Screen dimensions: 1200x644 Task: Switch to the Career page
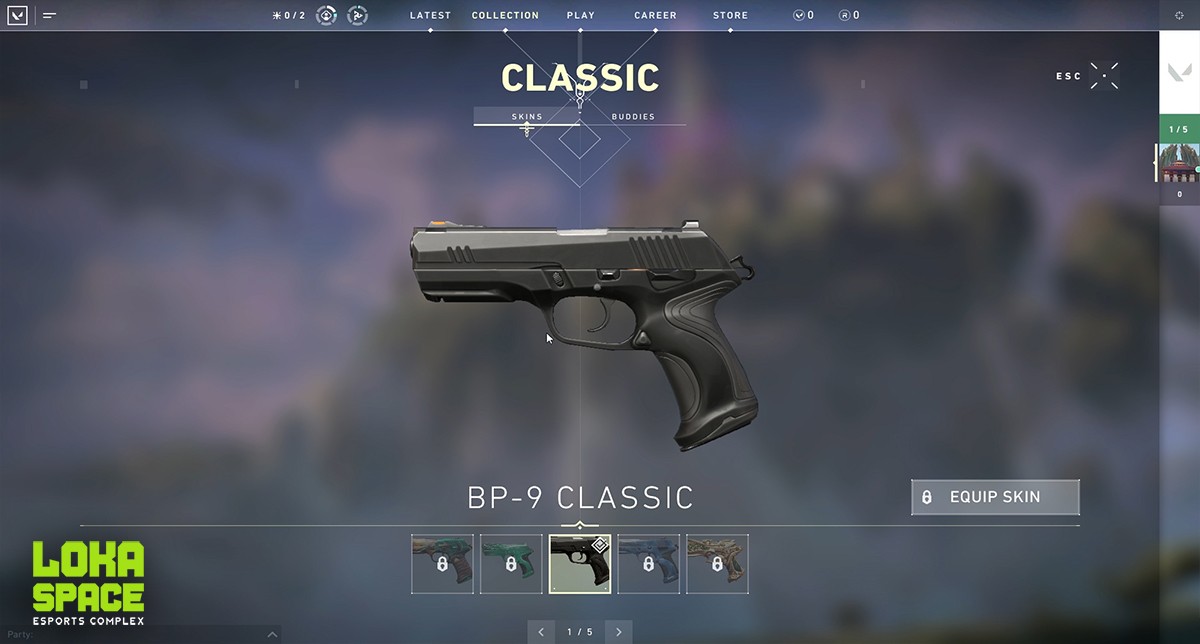[655, 15]
